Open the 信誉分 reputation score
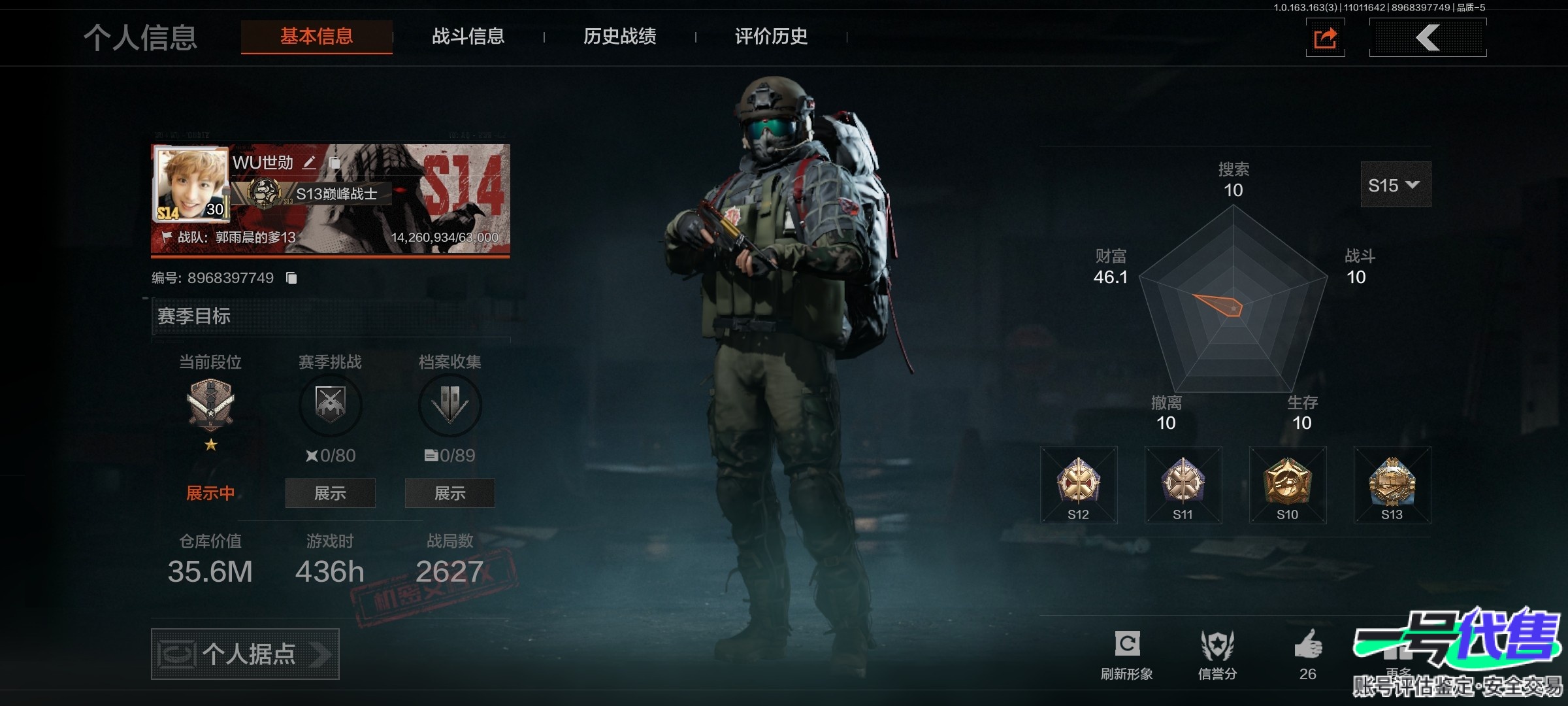 (x=1217, y=654)
